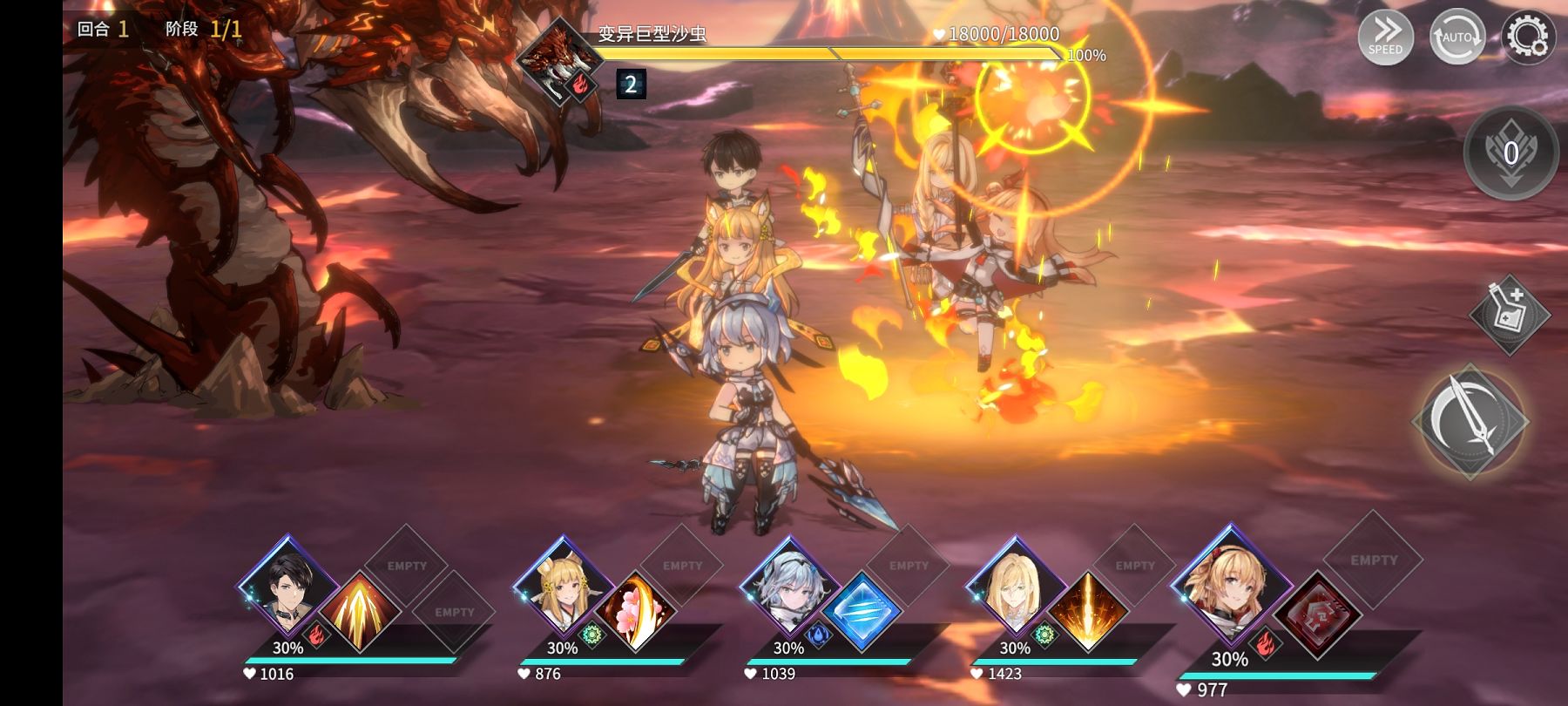Tap the winged emblem counter button
Viewport: 1568px width, 706px height.
(1511, 153)
